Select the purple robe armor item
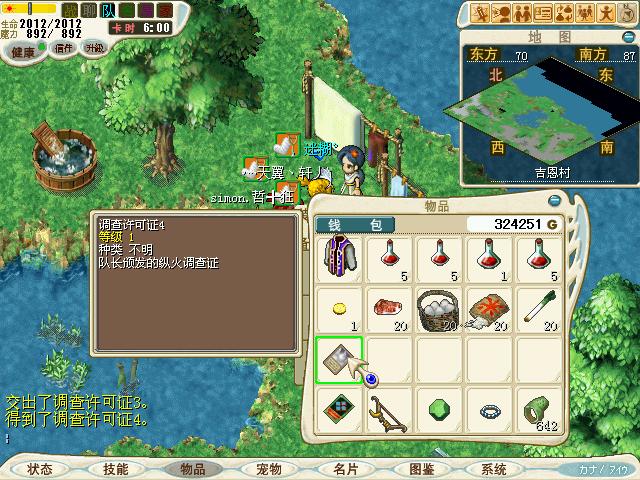The image size is (640, 480). tap(340, 258)
